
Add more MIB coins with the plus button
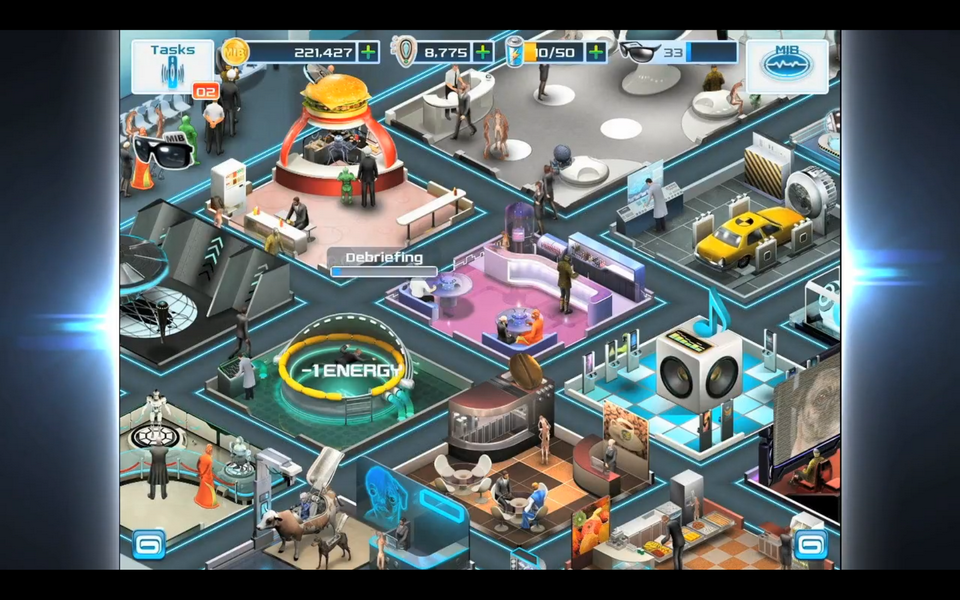369,52
